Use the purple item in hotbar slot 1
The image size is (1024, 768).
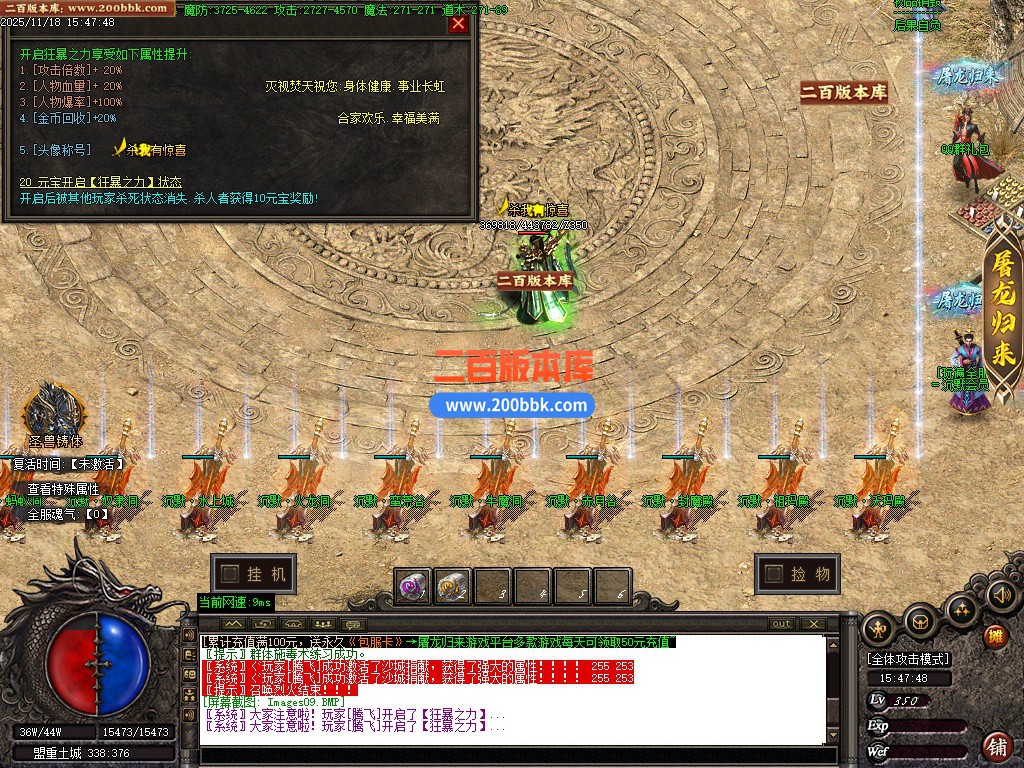point(412,586)
